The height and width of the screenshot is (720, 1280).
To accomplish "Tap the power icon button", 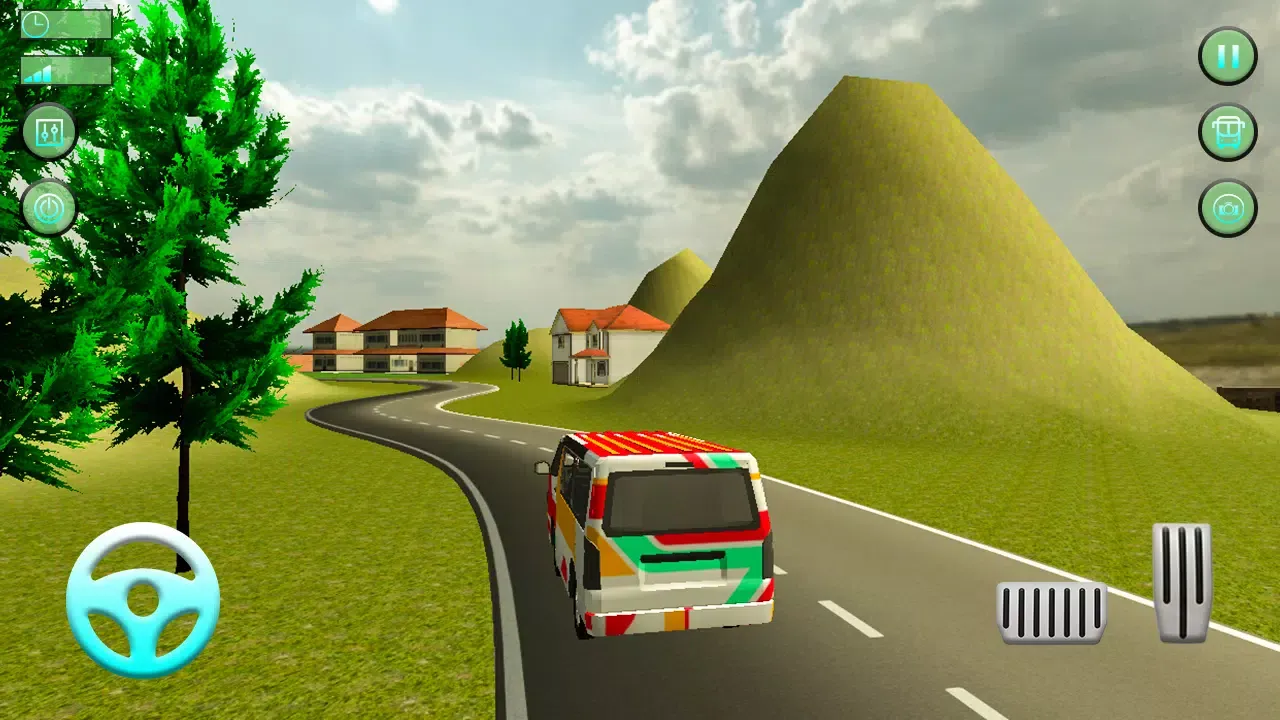I will (x=49, y=208).
